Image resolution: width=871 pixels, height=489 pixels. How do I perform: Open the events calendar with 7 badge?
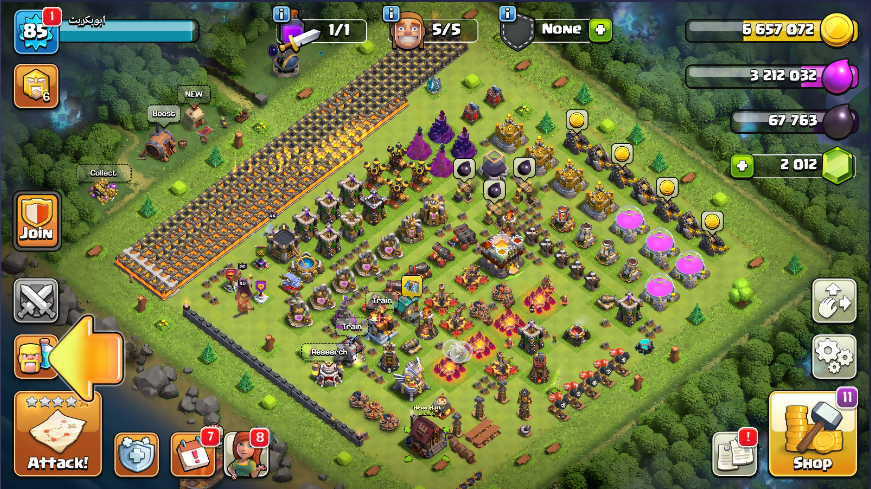coord(193,455)
